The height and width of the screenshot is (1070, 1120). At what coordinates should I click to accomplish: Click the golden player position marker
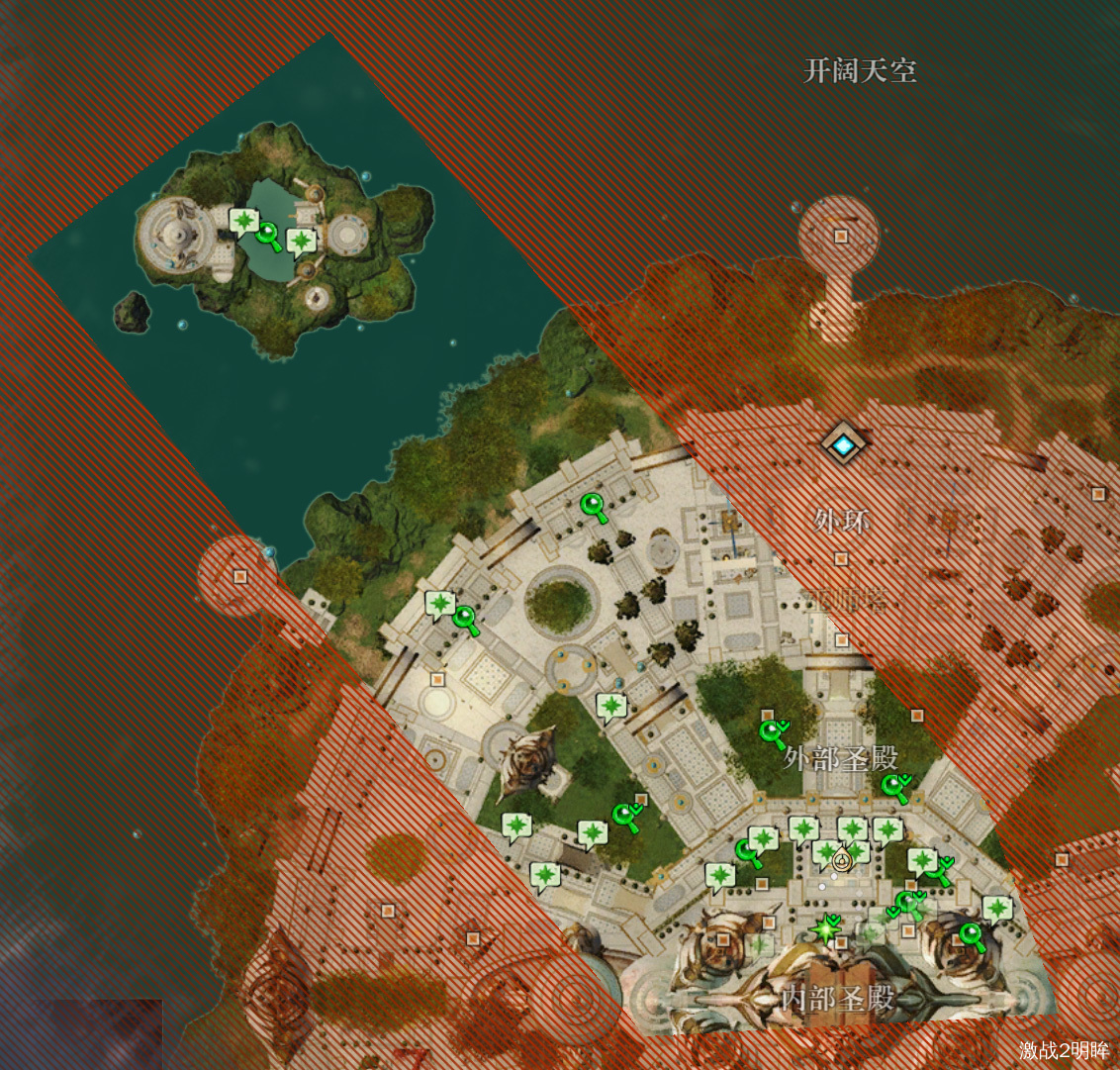point(842,860)
